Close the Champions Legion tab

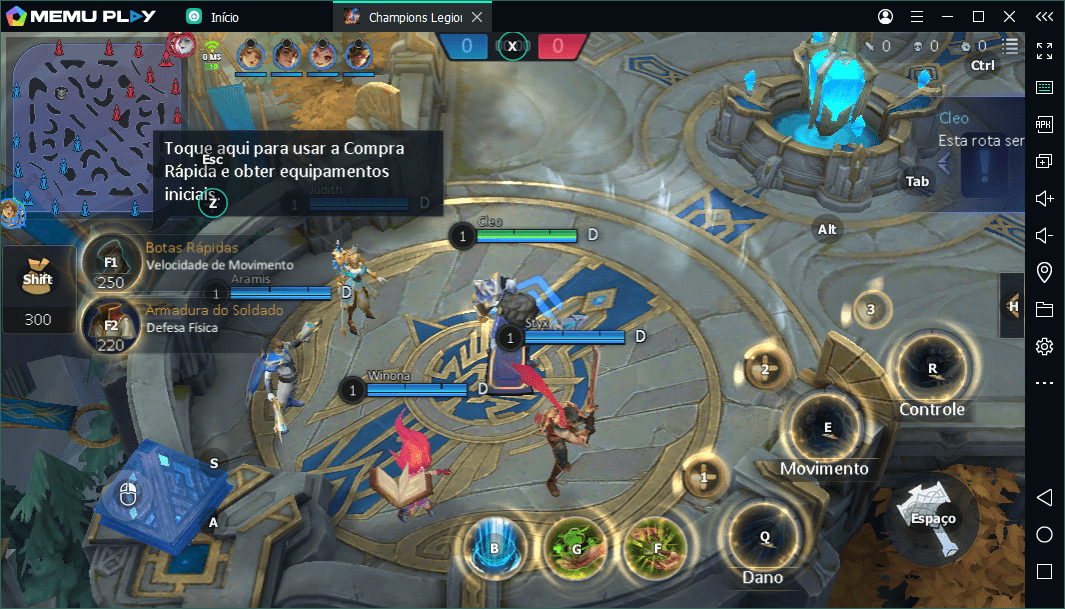click(x=476, y=17)
